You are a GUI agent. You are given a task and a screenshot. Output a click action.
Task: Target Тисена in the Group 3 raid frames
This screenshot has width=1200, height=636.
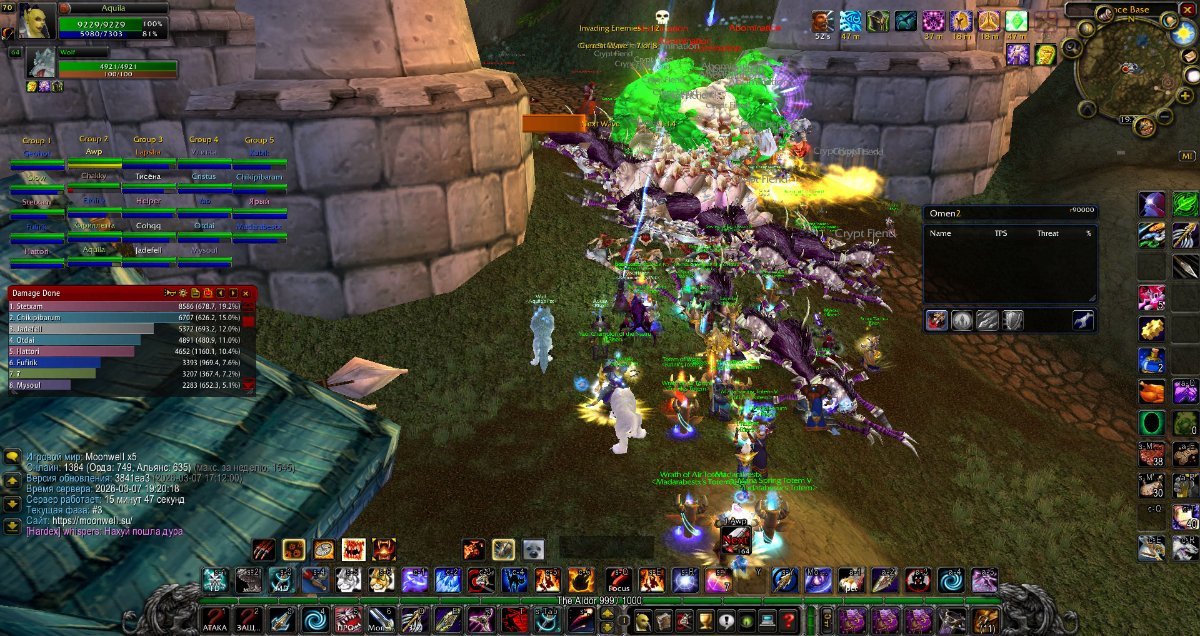[x=148, y=177]
